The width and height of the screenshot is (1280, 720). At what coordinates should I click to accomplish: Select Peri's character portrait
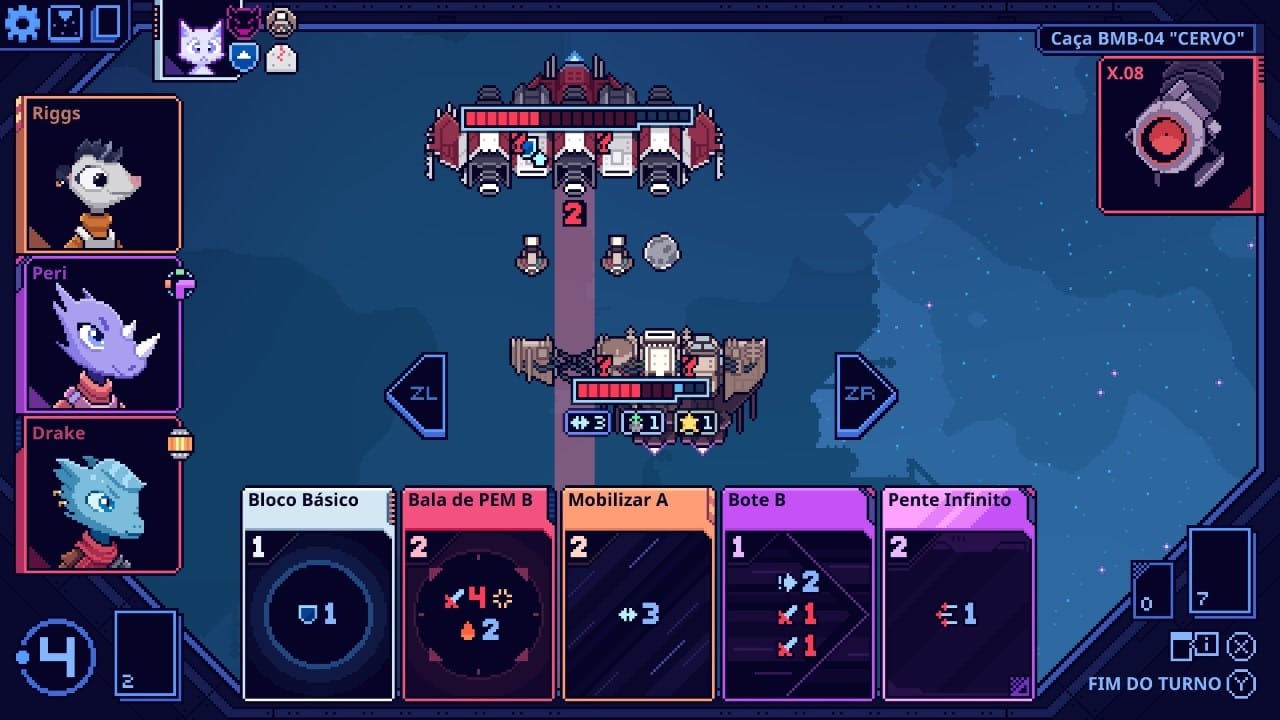tap(99, 334)
